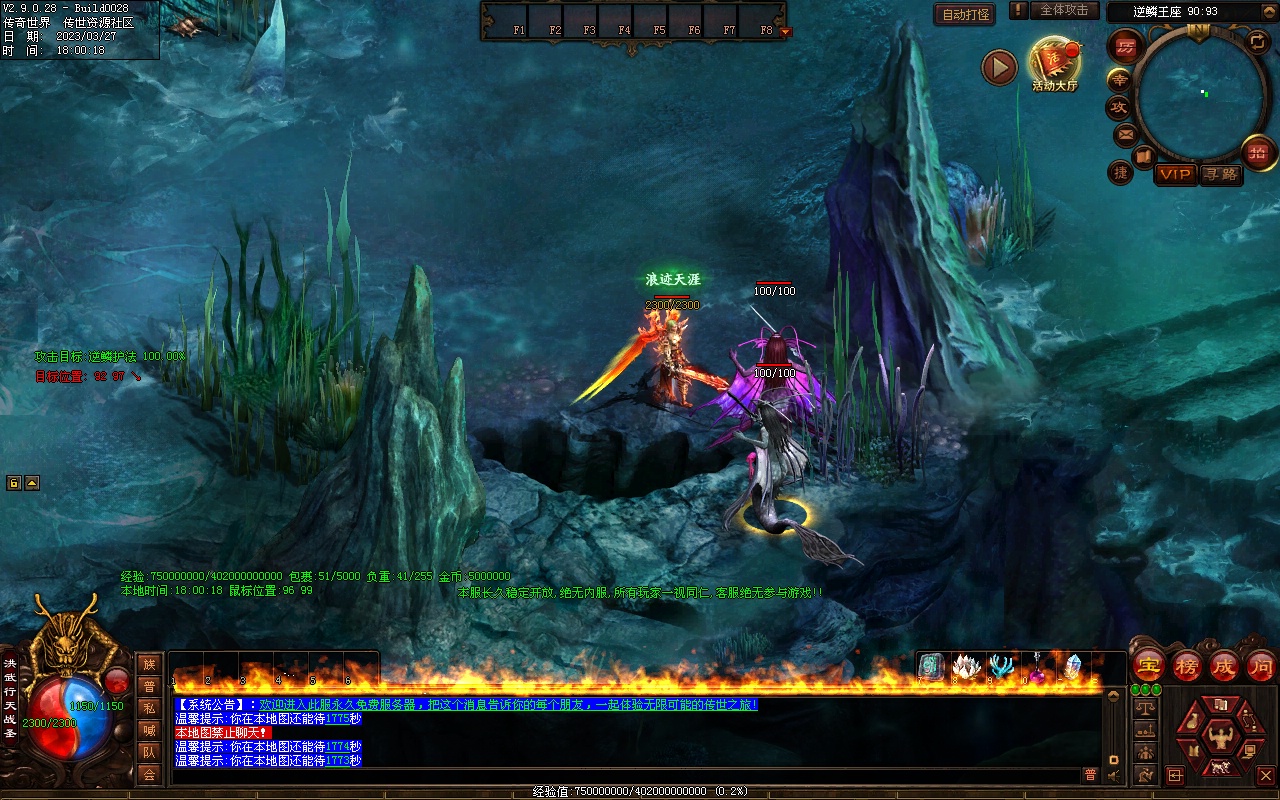Screen dimensions: 1280x800
Task: Activate 寻路 pathfinding button
Action: 1221,174
